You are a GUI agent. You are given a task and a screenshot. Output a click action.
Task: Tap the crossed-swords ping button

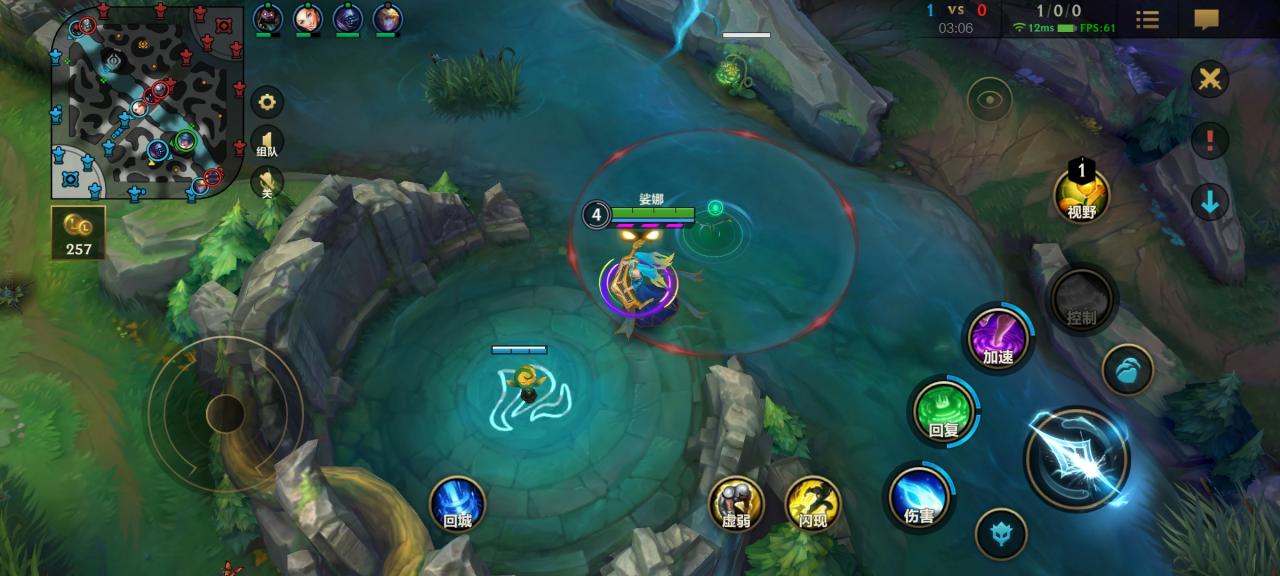pyautogui.click(x=1209, y=79)
